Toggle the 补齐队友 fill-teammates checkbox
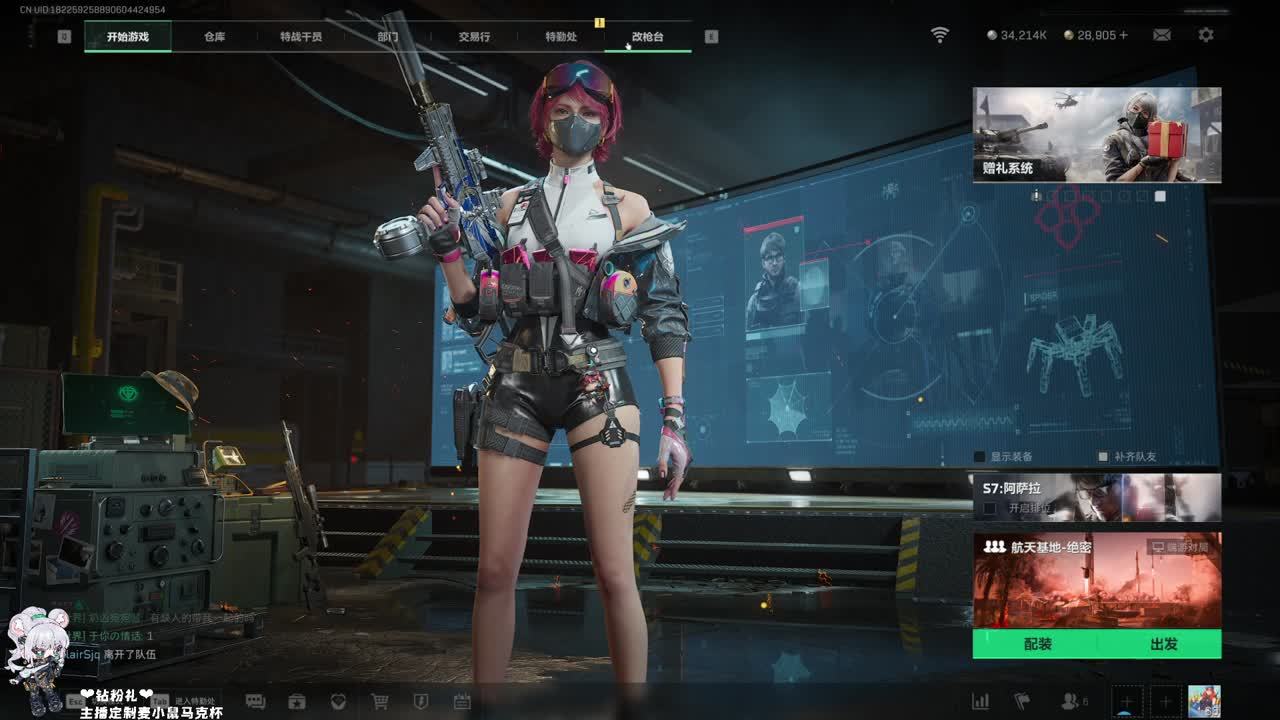This screenshot has height=720, width=1280. tap(1103, 457)
